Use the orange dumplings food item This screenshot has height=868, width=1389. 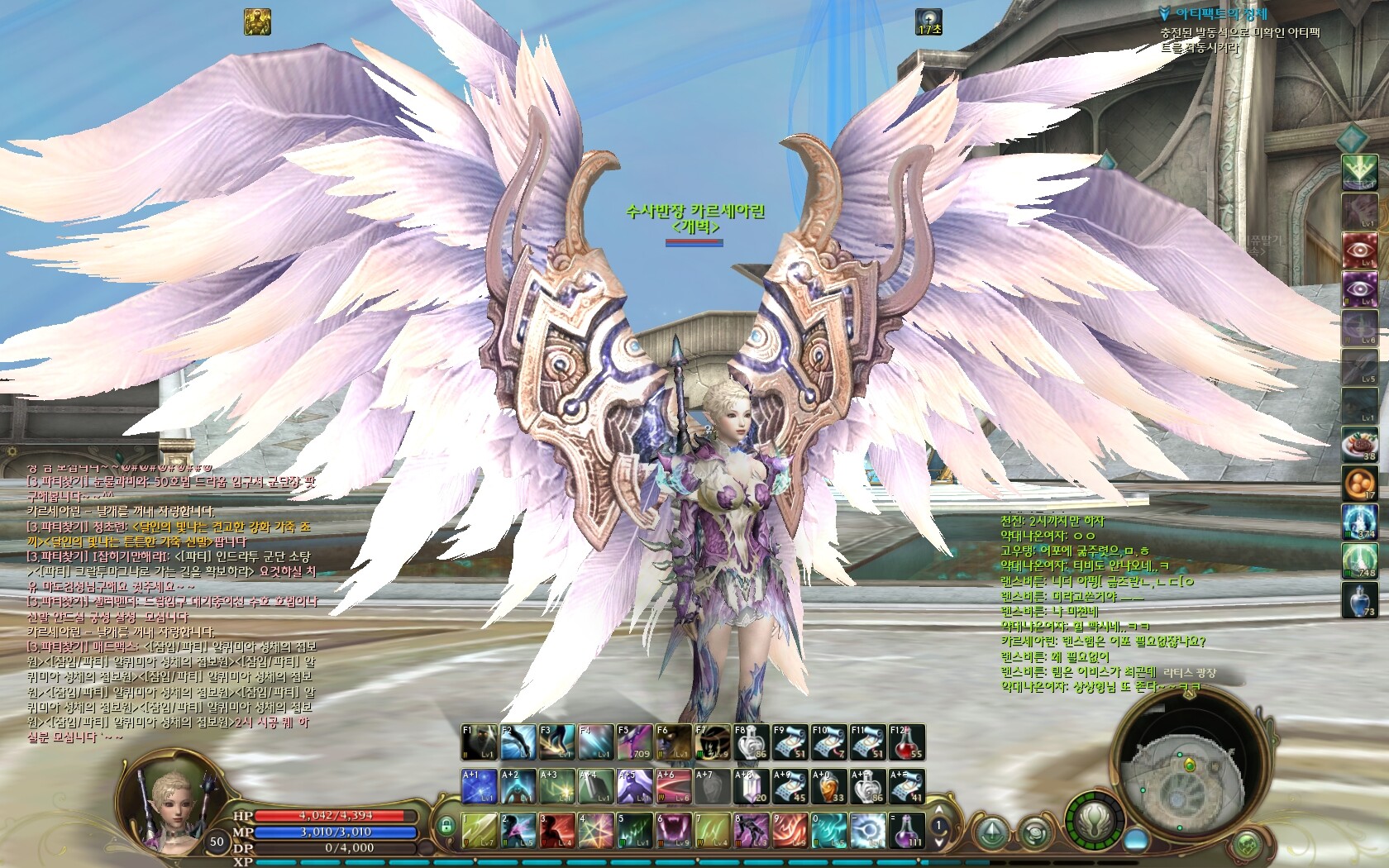[x=1358, y=483]
